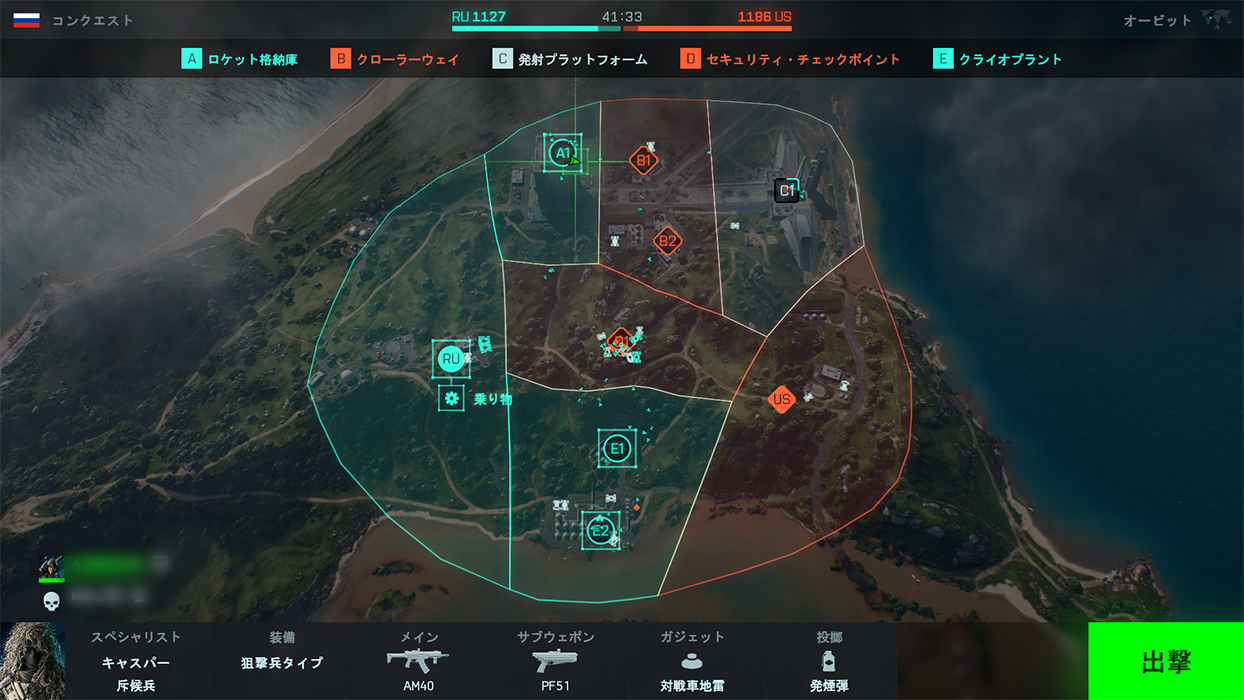Select the C1 objective marker
Screen dimensions: 1244x700
click(x=787, y=190)
